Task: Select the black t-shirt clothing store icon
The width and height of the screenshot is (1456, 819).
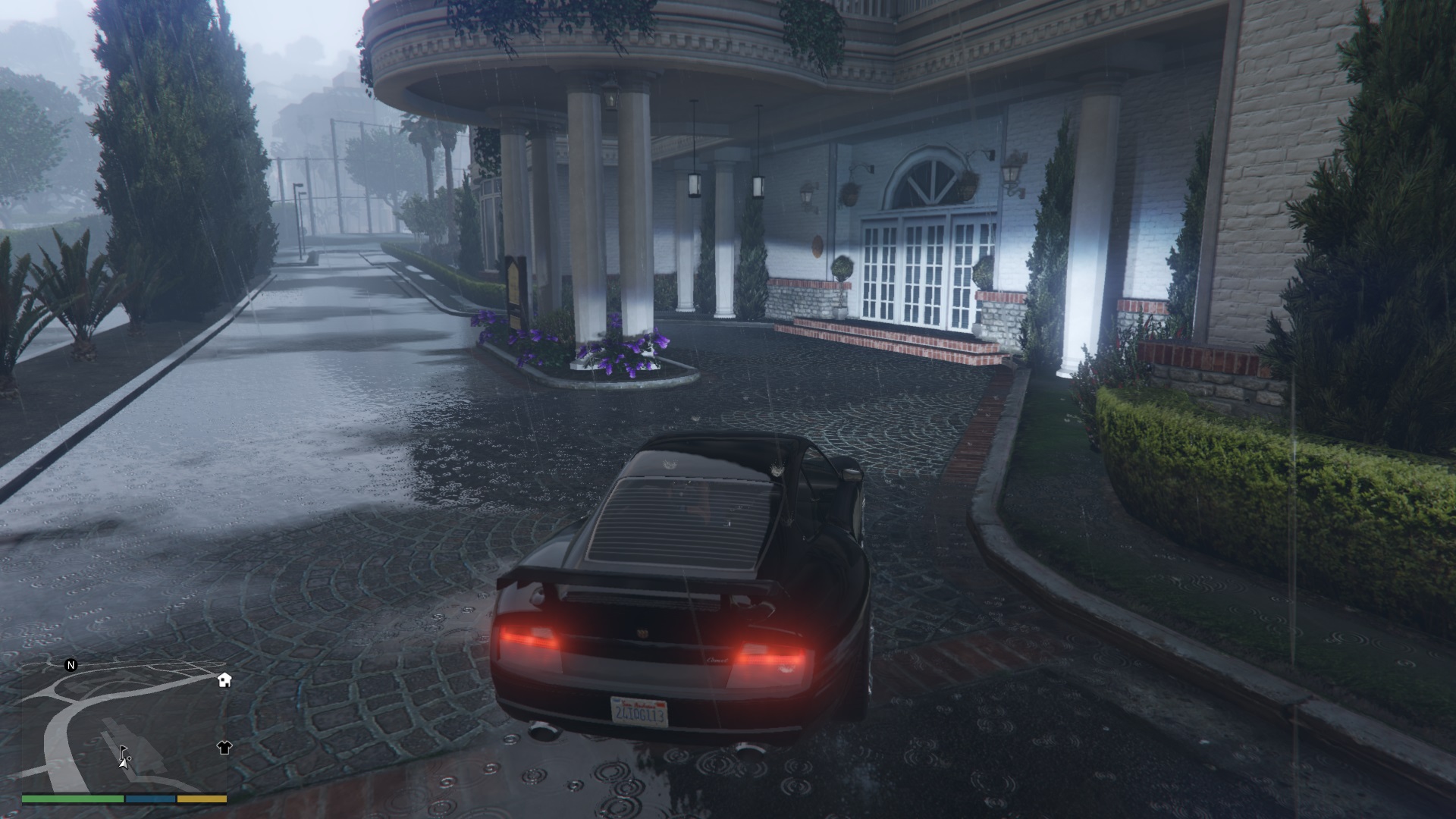Action: pos(224,748)
